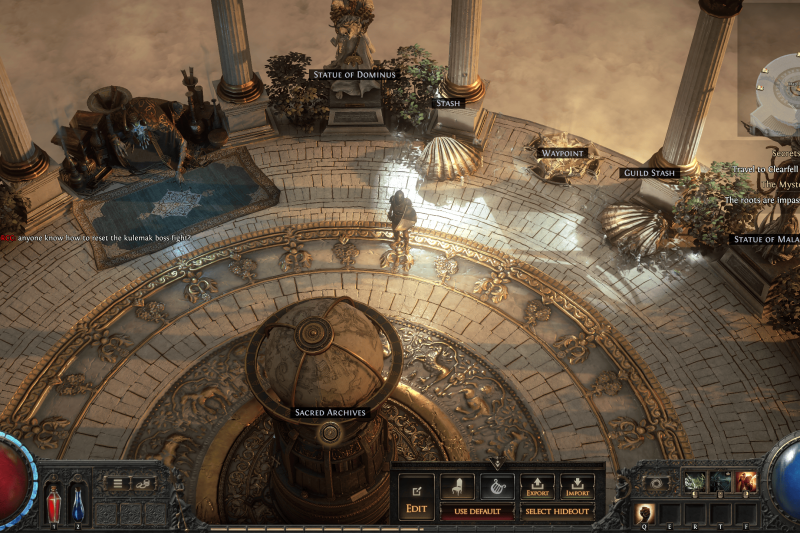The image size is (800, 533).
Task: Select the green creature skill icon
Action: tap(695, 482)
